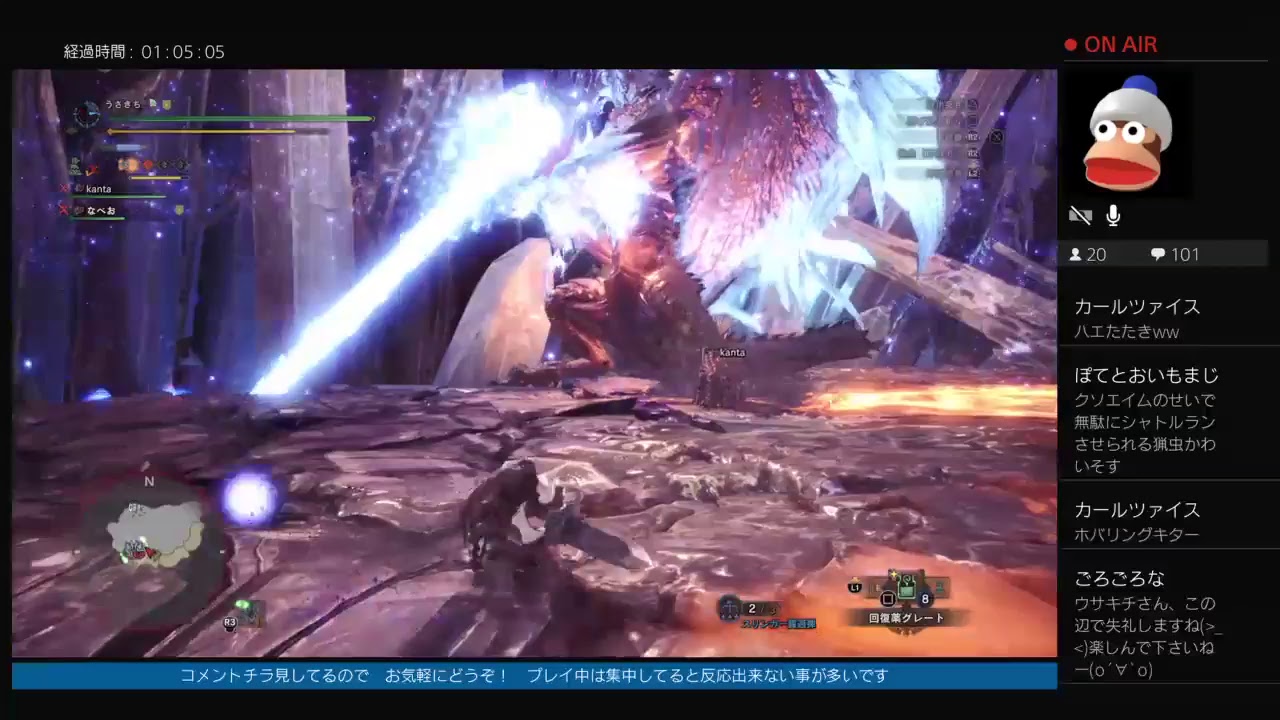Select the 回復薬グレート item icon in the item bar

coord(906,590)
